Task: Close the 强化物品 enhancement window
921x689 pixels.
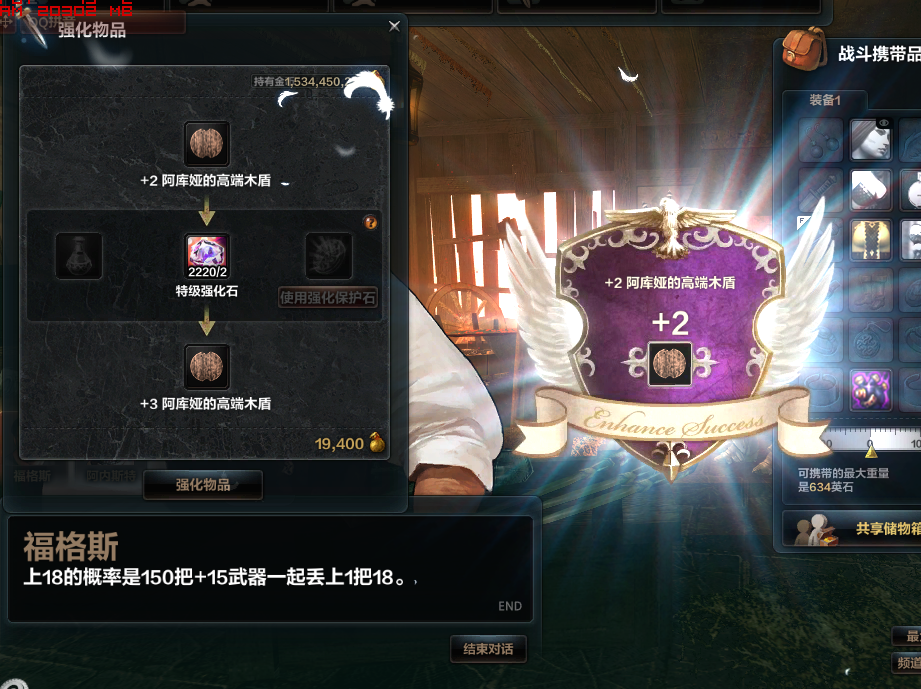Action: coord(394,27)
